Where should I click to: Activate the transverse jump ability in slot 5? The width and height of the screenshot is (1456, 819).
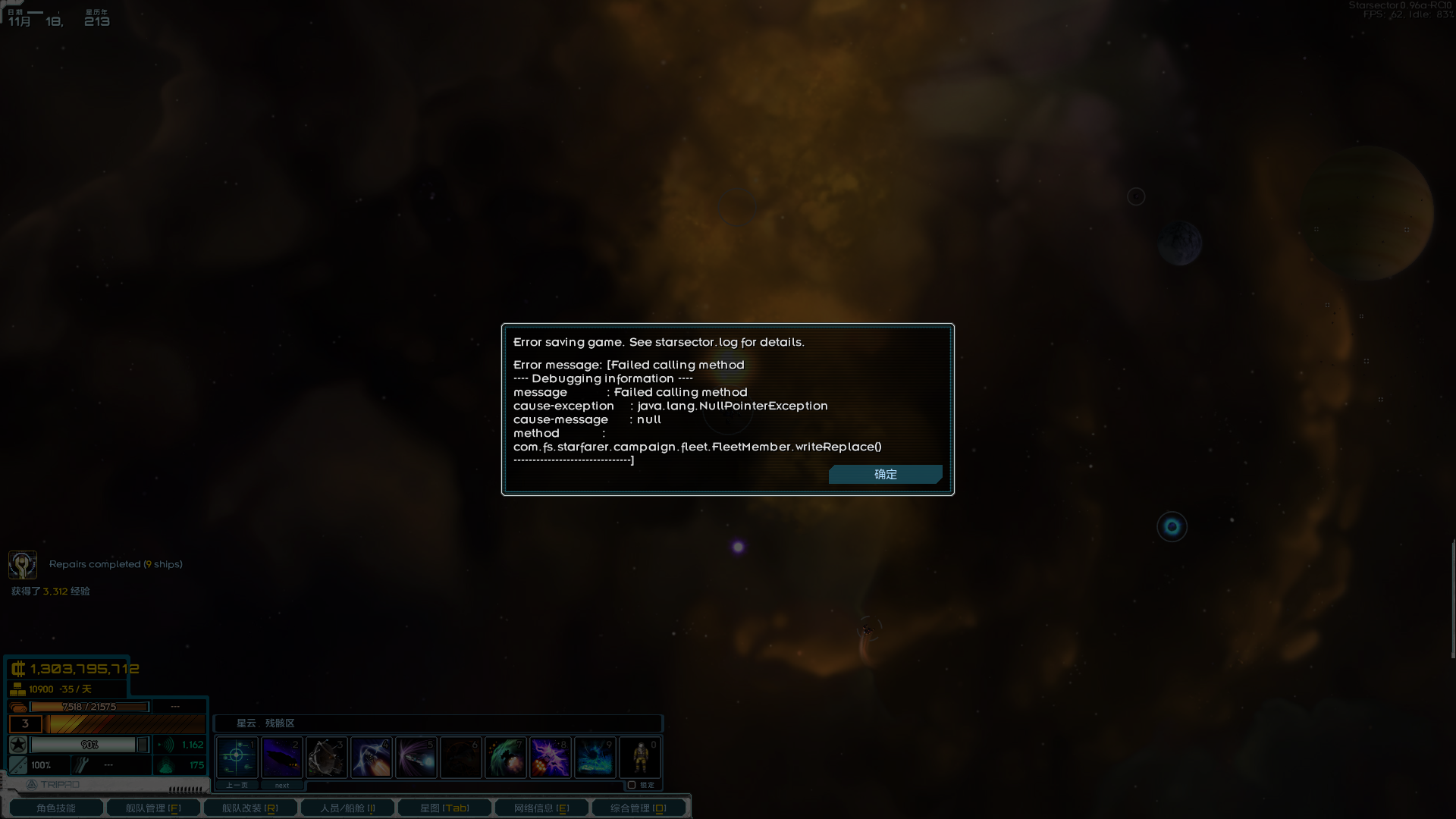(416, 757)
